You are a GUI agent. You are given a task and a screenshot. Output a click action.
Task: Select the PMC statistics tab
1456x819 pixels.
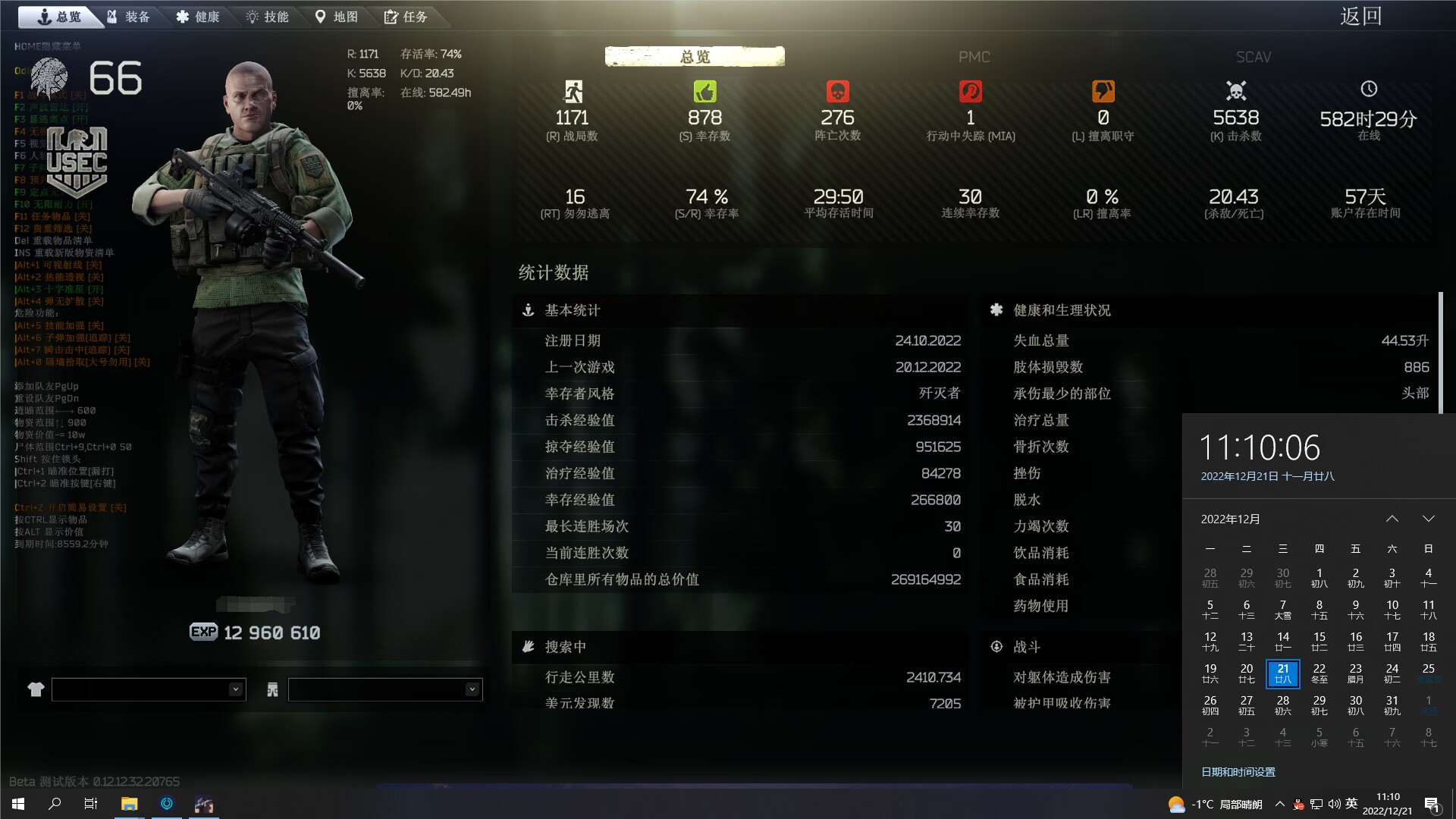coord(974,57)
